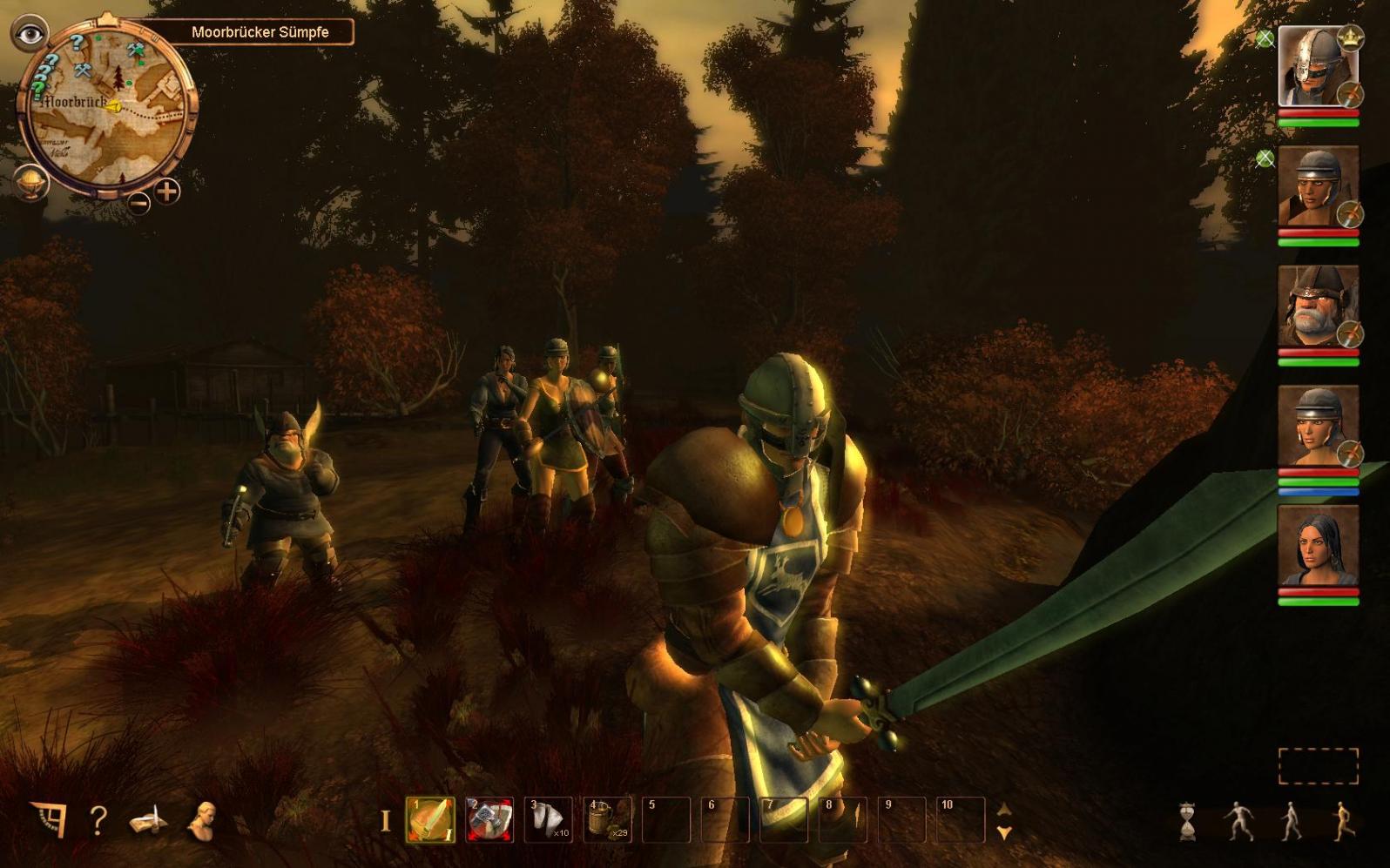Viewport: 1390px width, 868px height.
Task: Select the bearded dwarf party portrait
Action: (x=1317, y=306)
